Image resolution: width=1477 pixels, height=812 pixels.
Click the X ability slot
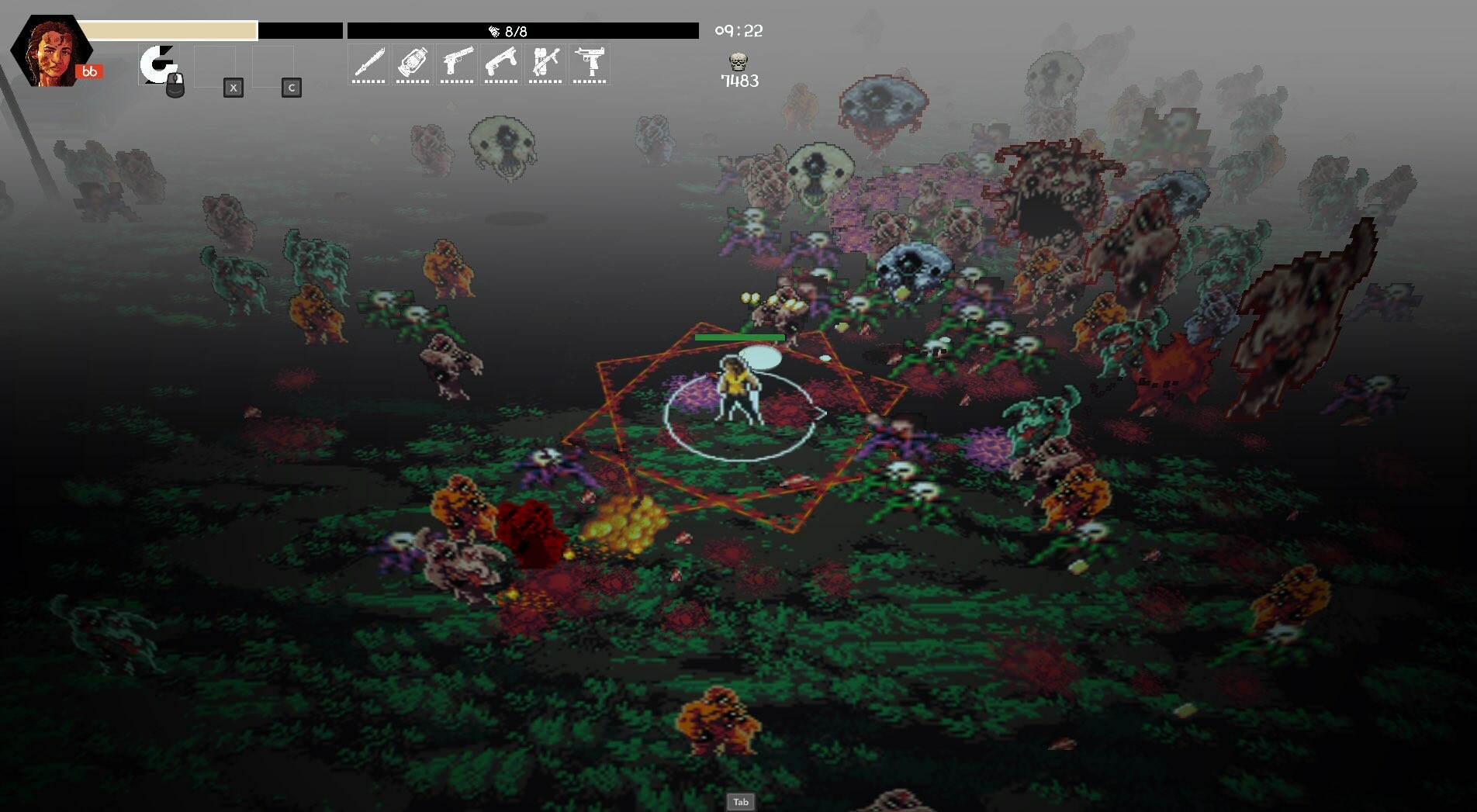click(232, 88)
